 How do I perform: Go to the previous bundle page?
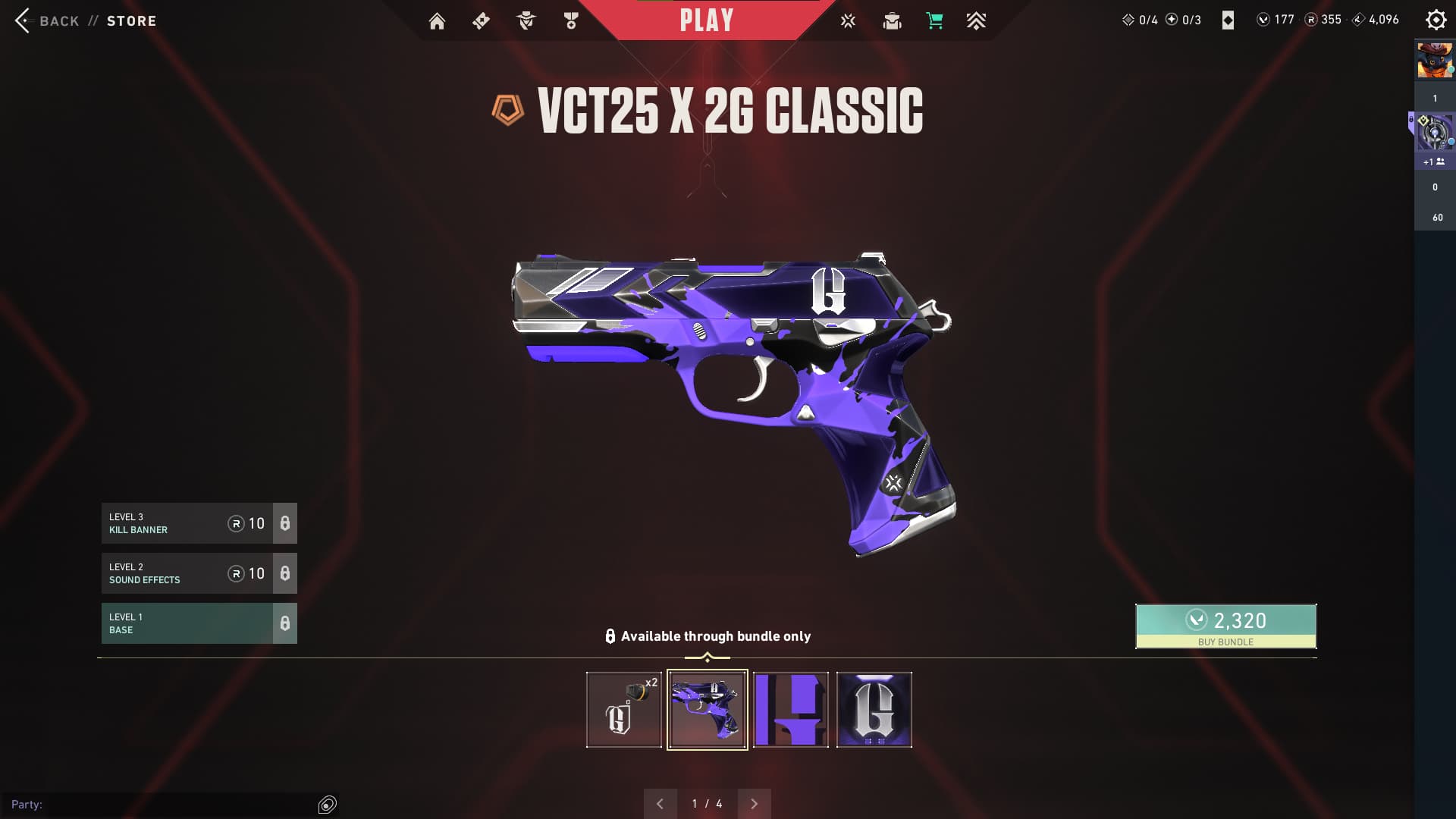[x=660, y=804]
